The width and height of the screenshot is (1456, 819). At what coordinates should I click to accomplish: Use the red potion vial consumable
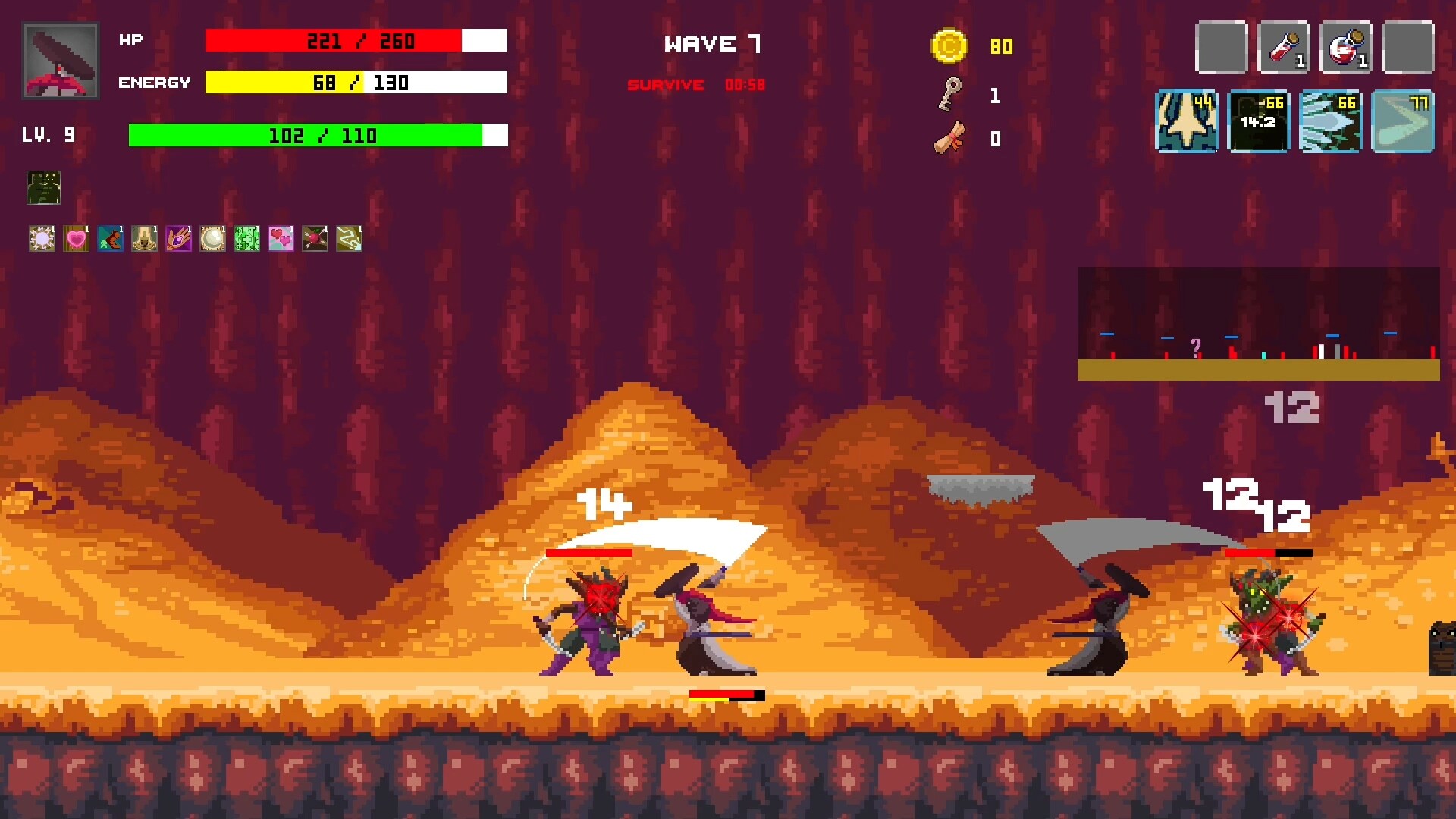(x=1284, y=47)
